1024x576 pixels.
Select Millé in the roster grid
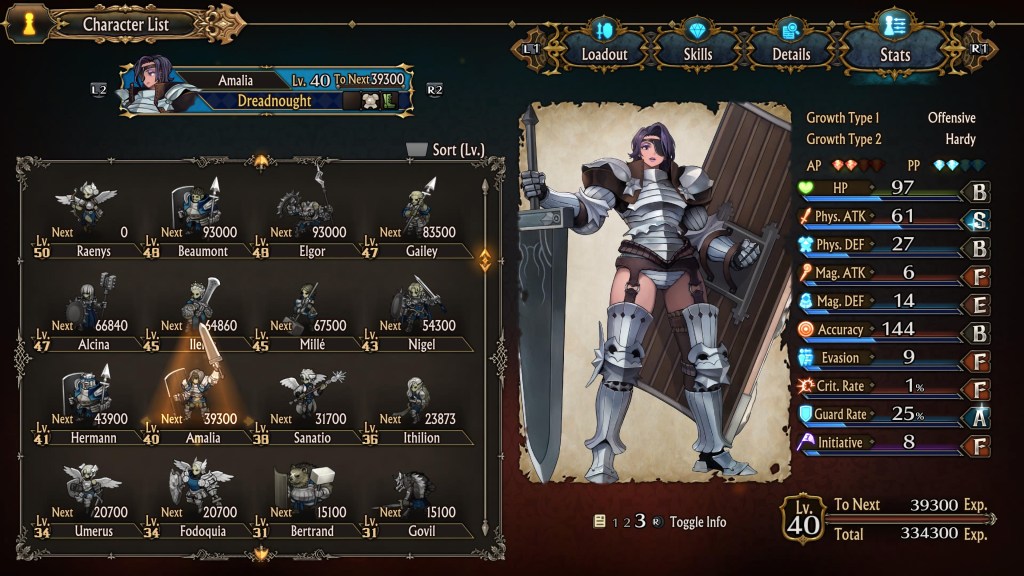tap(310, 313)
